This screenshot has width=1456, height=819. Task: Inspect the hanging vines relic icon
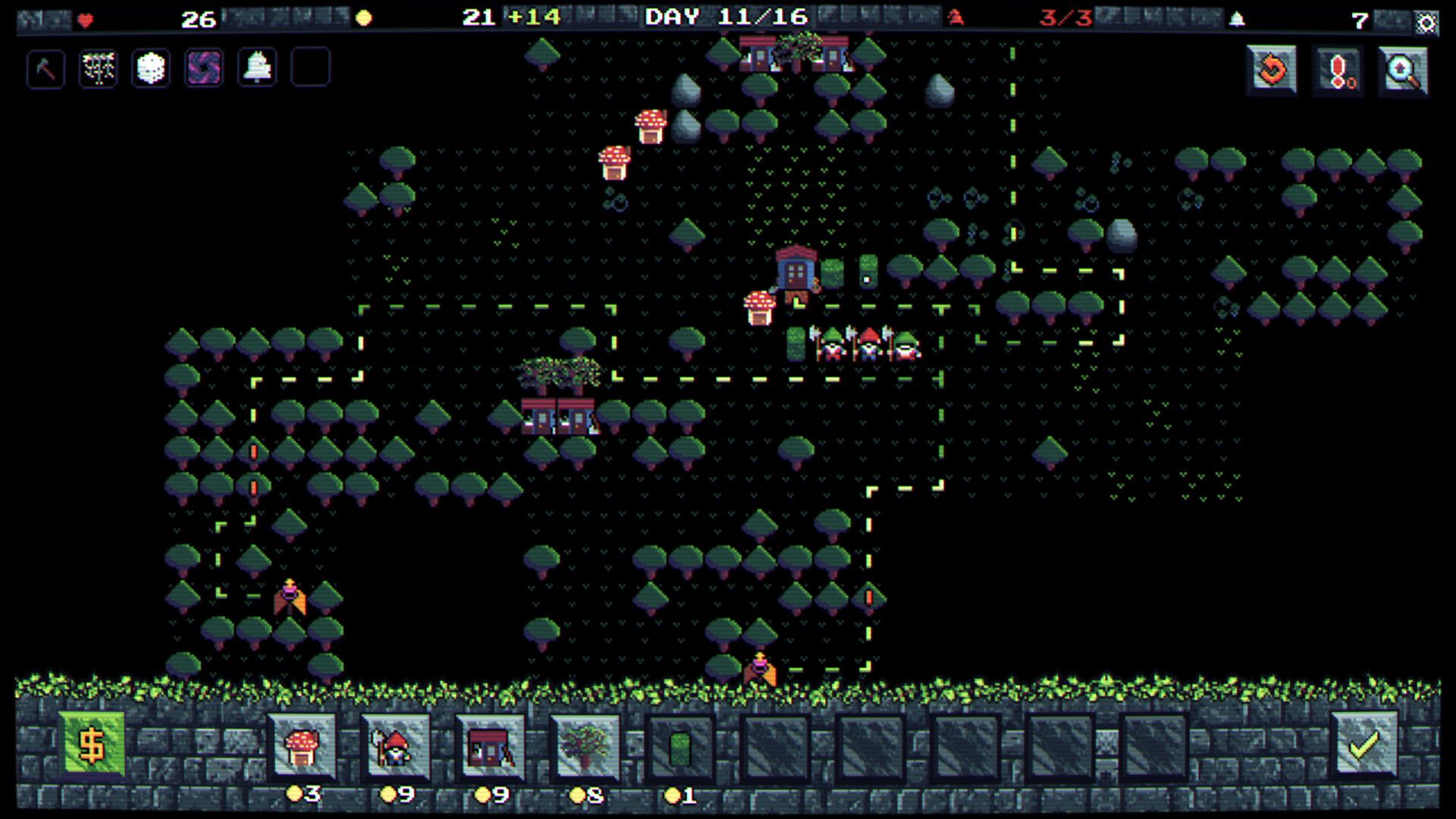pyautogui.click(x=99, y=68)
